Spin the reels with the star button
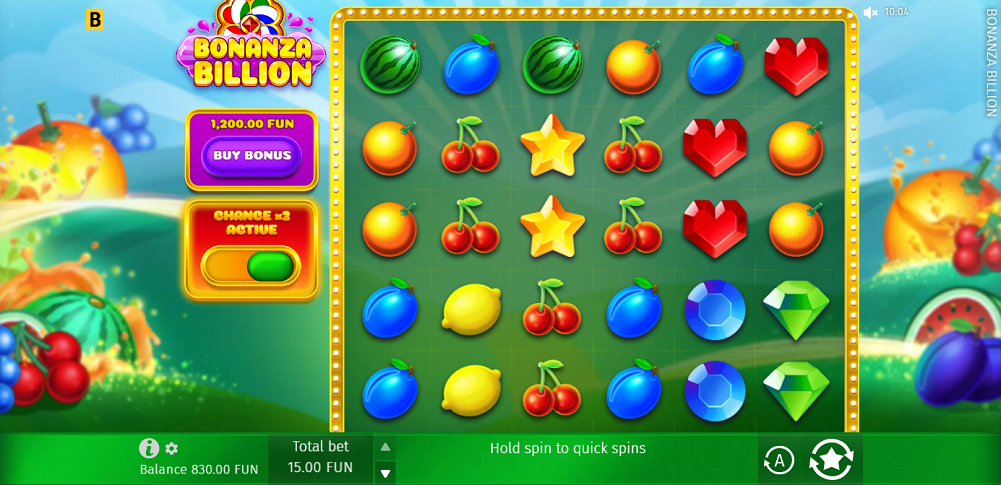Viewport: 1001px width, 485px height. [x=831, y=459]
